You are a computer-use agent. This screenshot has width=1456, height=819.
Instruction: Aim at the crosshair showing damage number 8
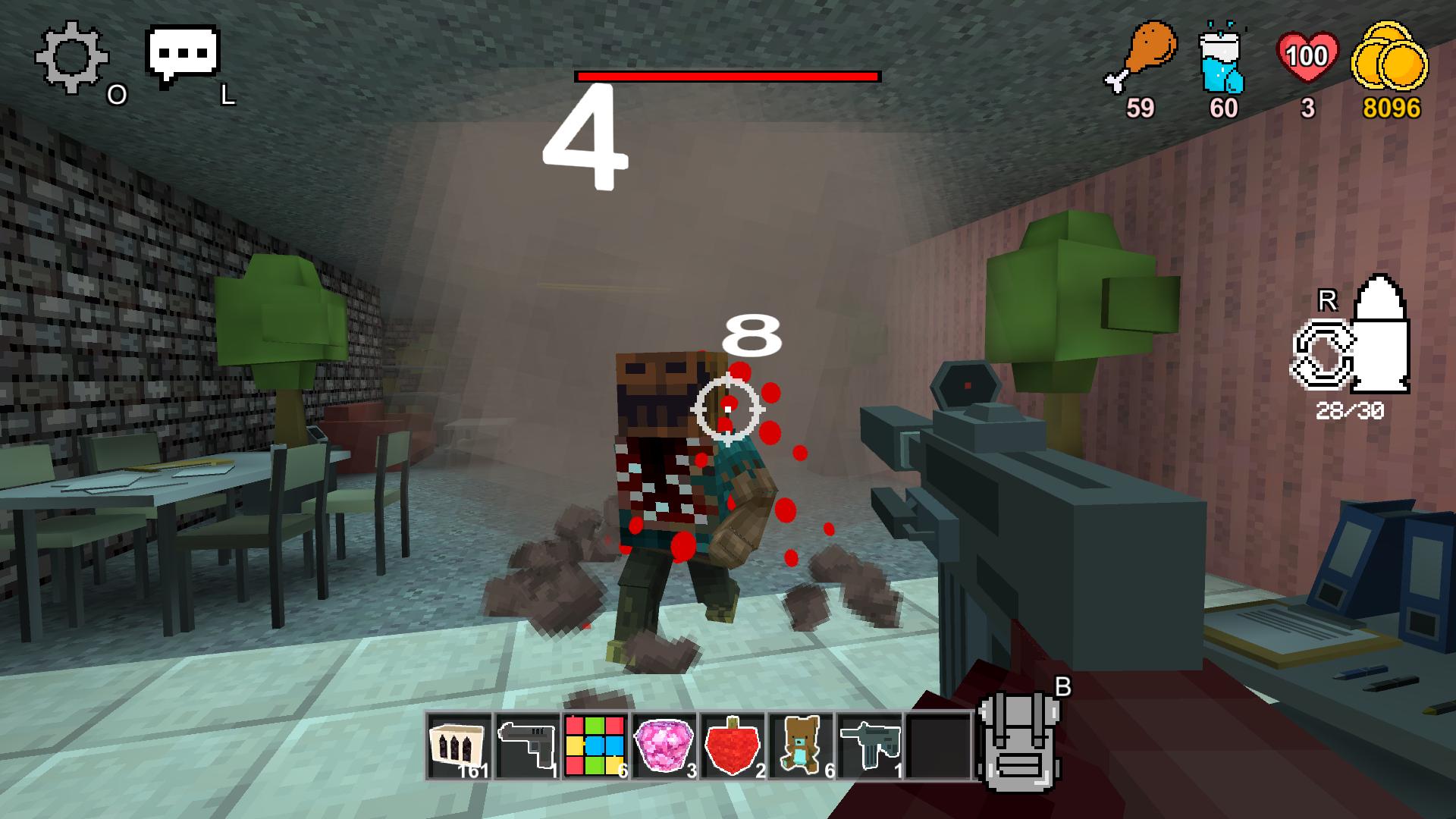(x=730, y=409)
